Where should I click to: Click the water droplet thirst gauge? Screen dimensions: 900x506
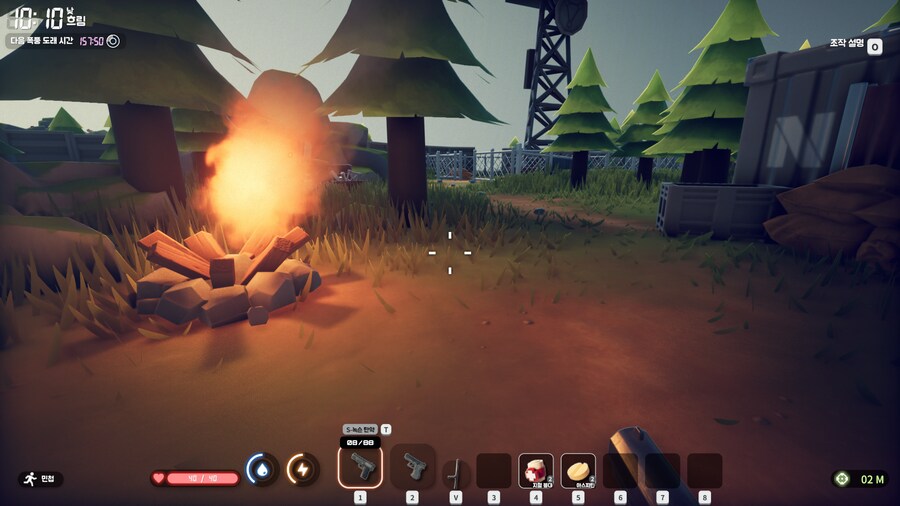[262, 469]
